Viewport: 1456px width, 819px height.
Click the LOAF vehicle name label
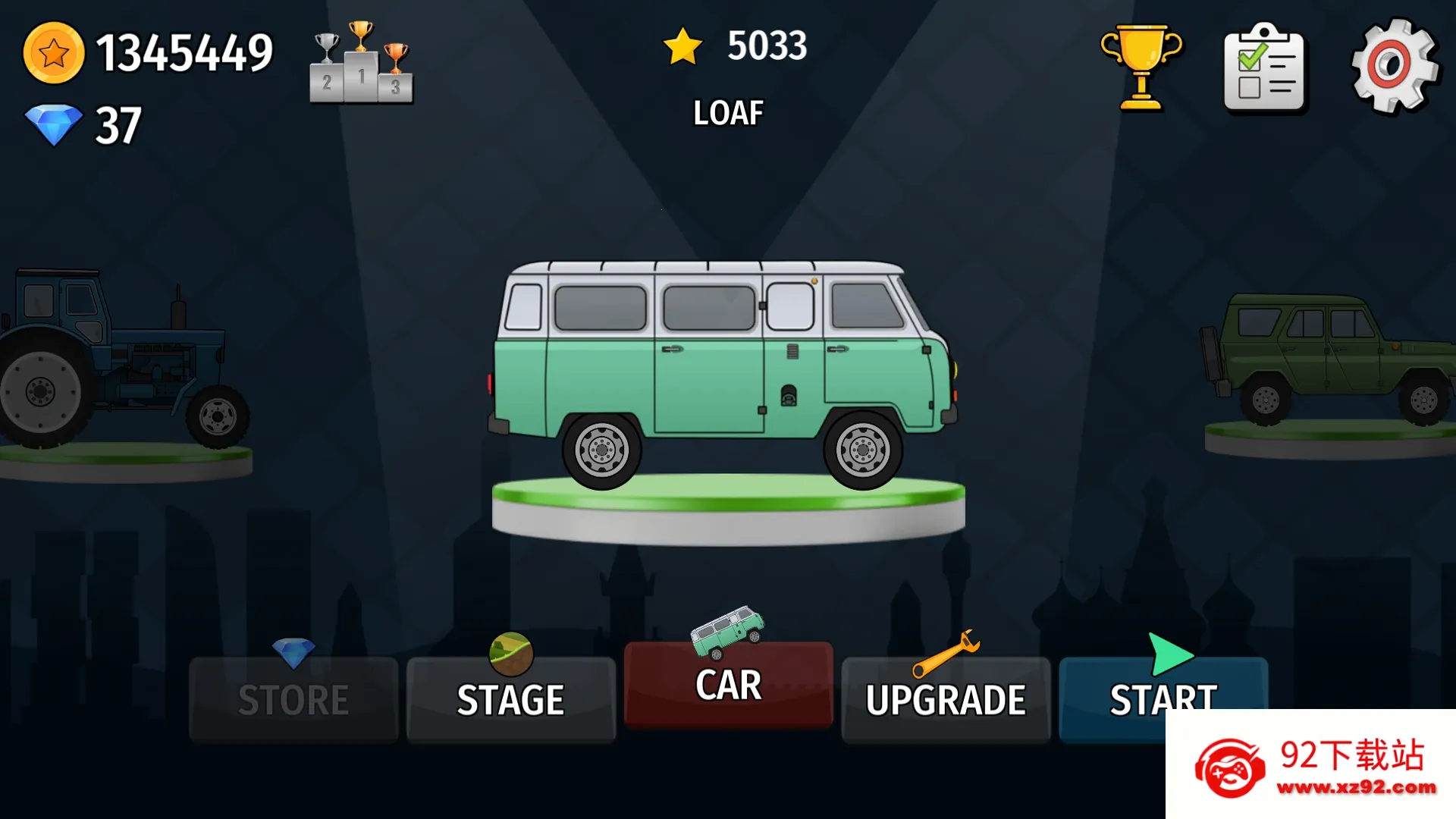coord(727,112)
